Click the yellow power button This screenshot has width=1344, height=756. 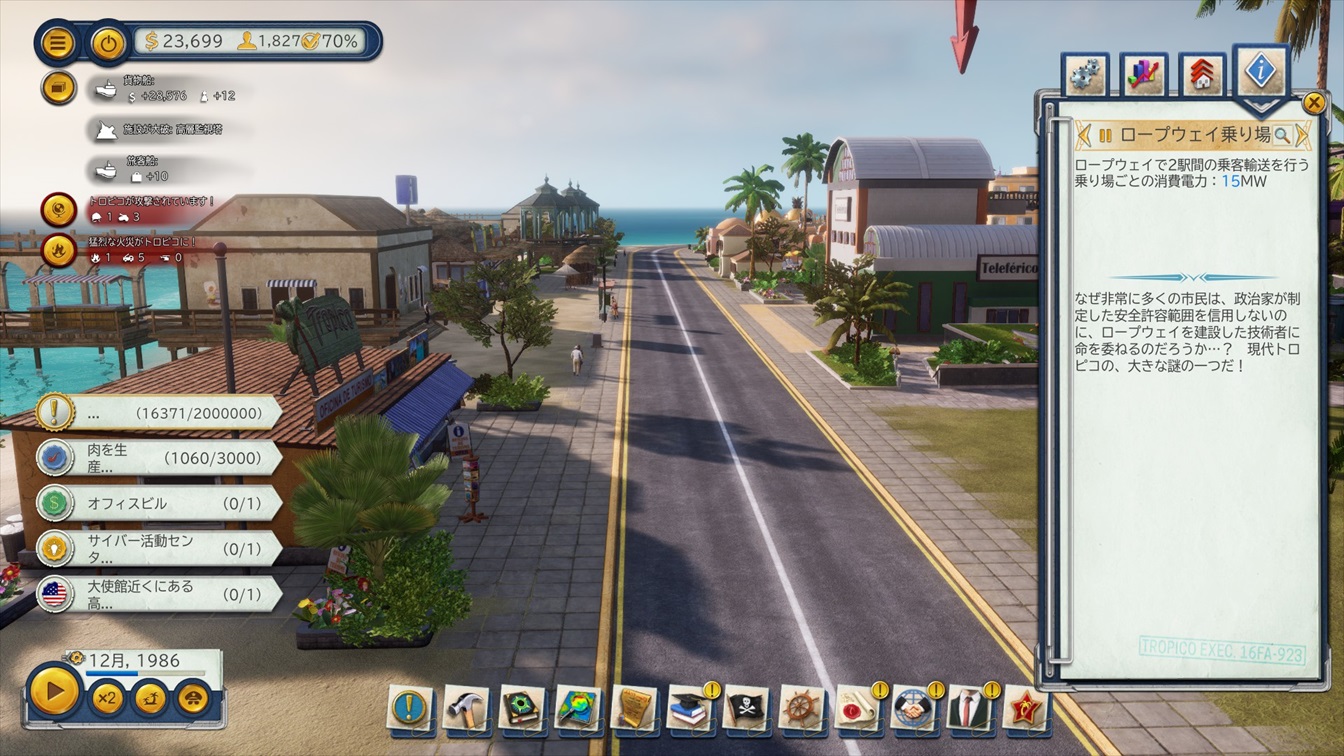(109, 43)
